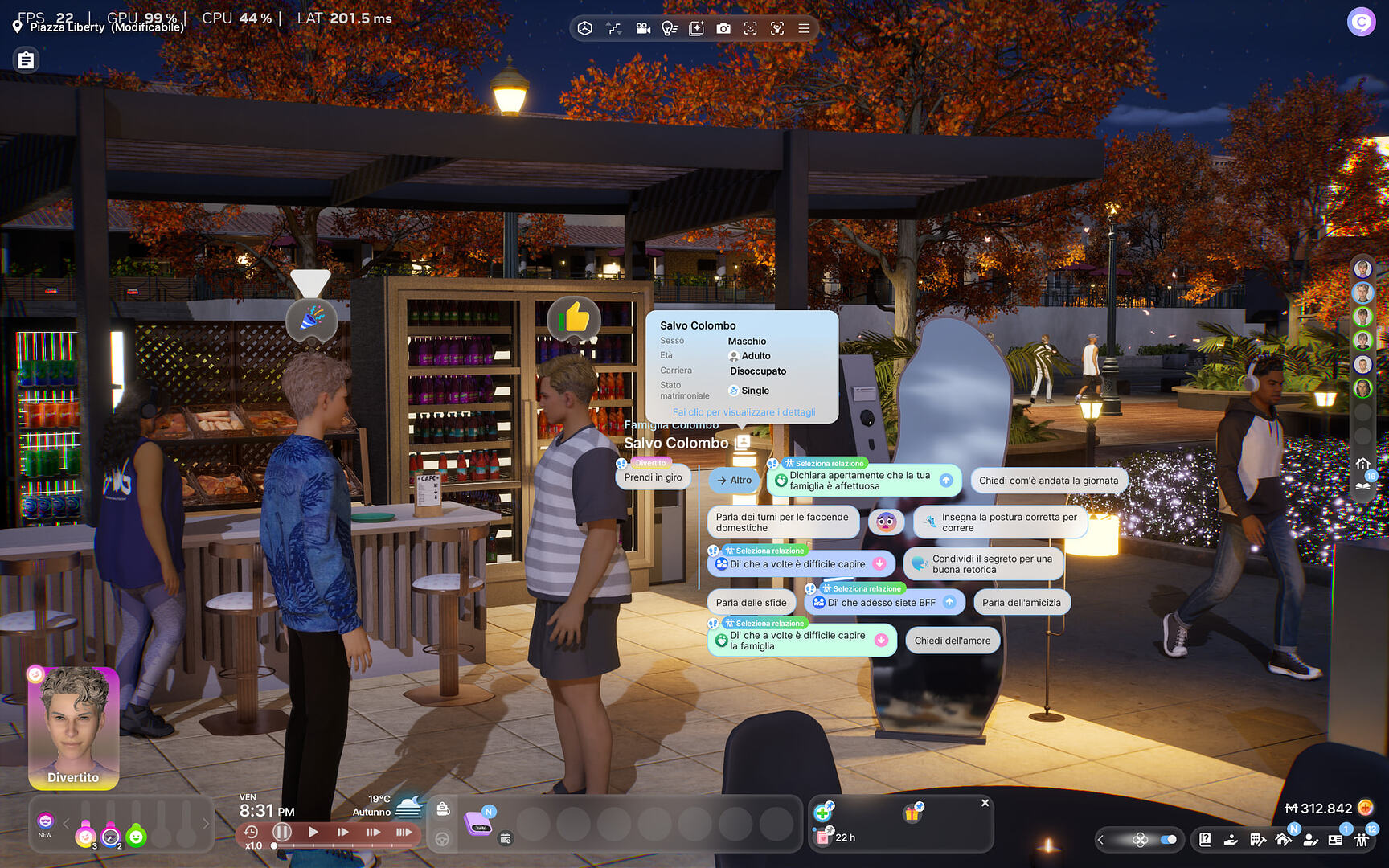1389x868 pixels.
Task: Choose the Altro conversation option
Action: tap(734, 481)
